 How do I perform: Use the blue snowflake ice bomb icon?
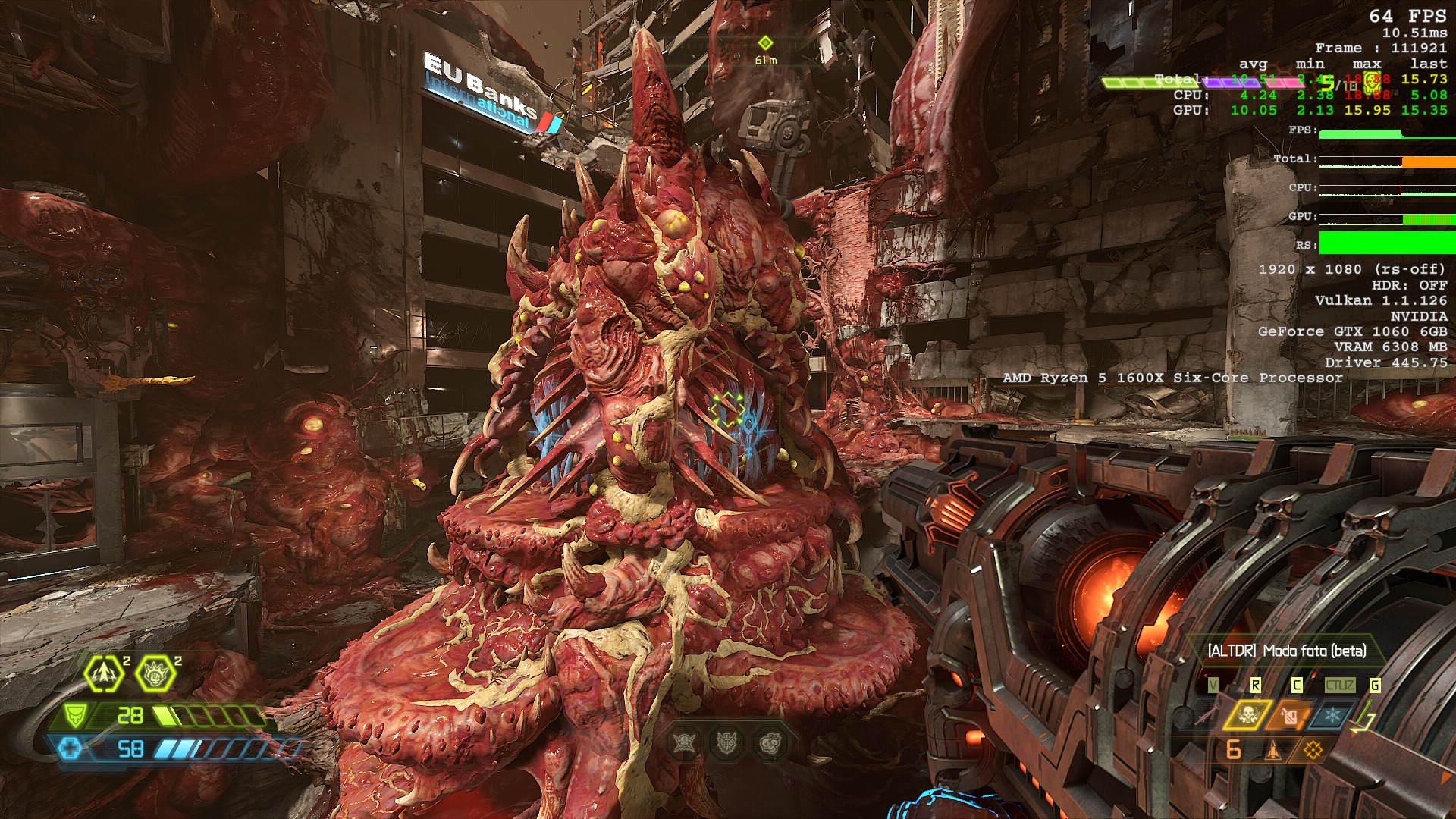1332,714
